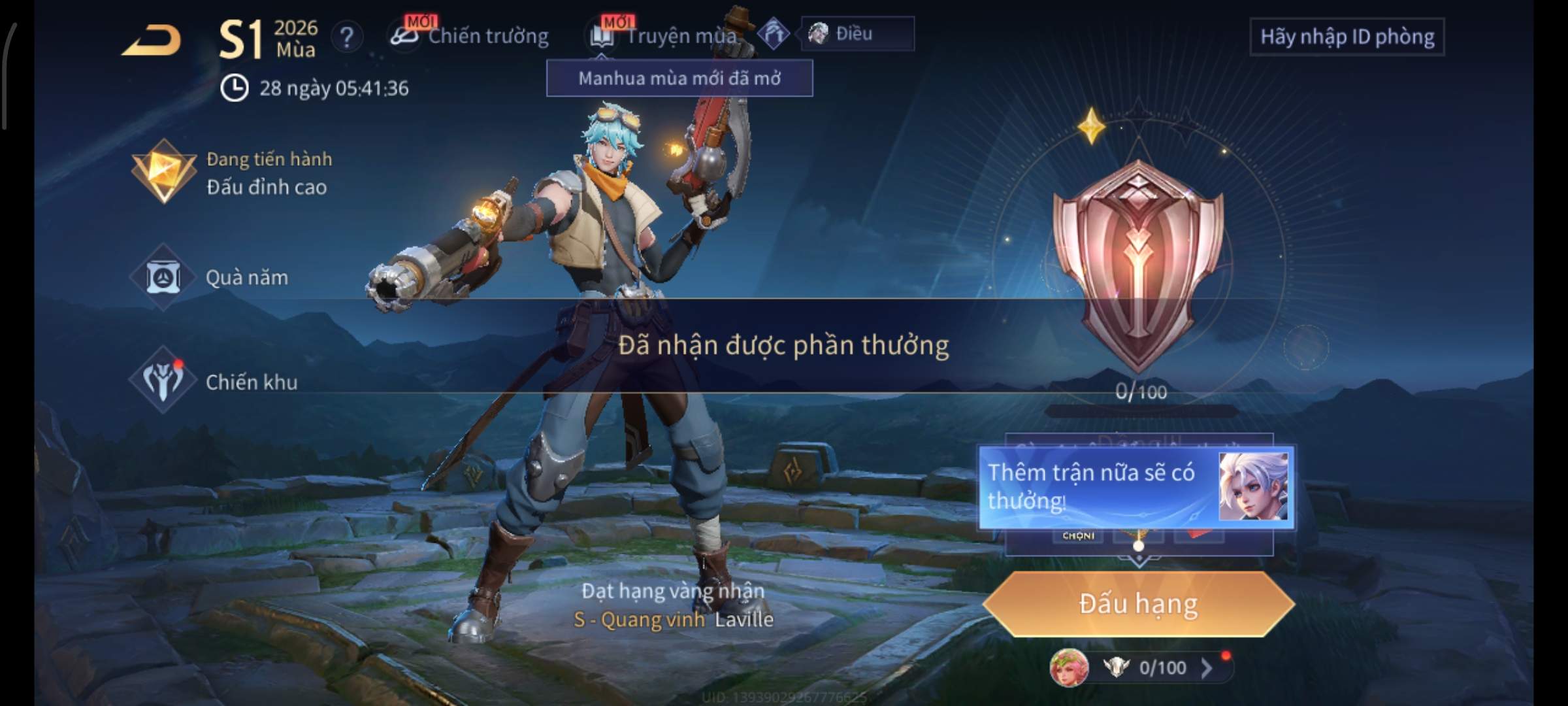Open the Manhua mùa mới tooltip
Image resolution: width=1568 pixels, height=706 pixels.
[679, 78]
